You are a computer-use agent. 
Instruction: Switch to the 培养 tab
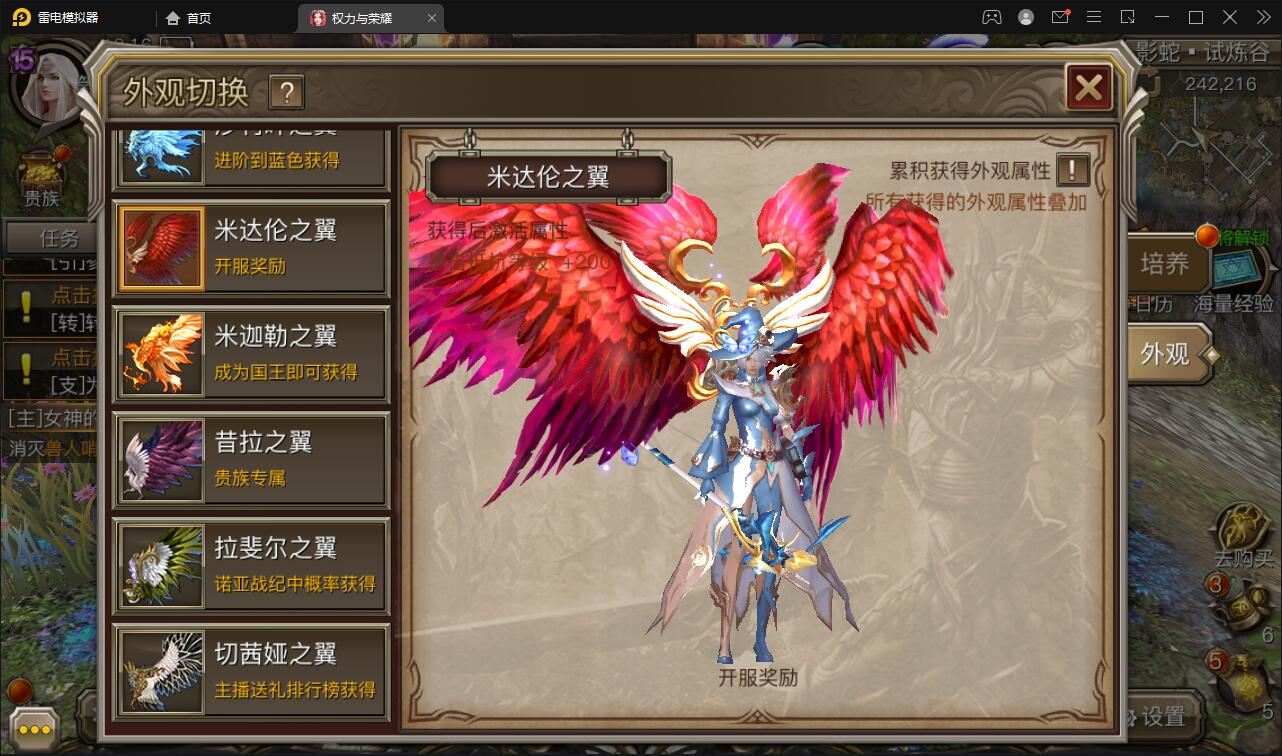coord(1165,264)
